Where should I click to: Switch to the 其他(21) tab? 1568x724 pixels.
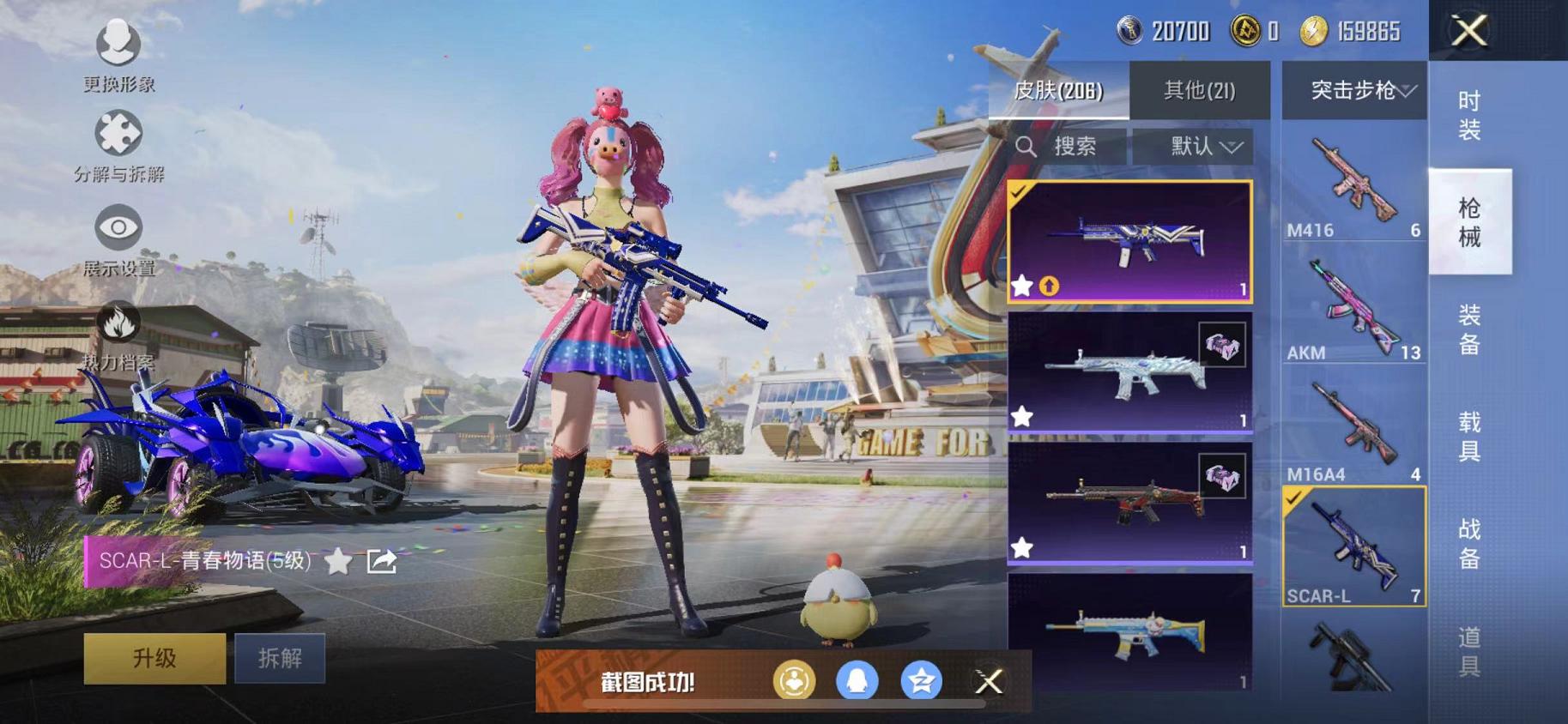click(1200, 90)
